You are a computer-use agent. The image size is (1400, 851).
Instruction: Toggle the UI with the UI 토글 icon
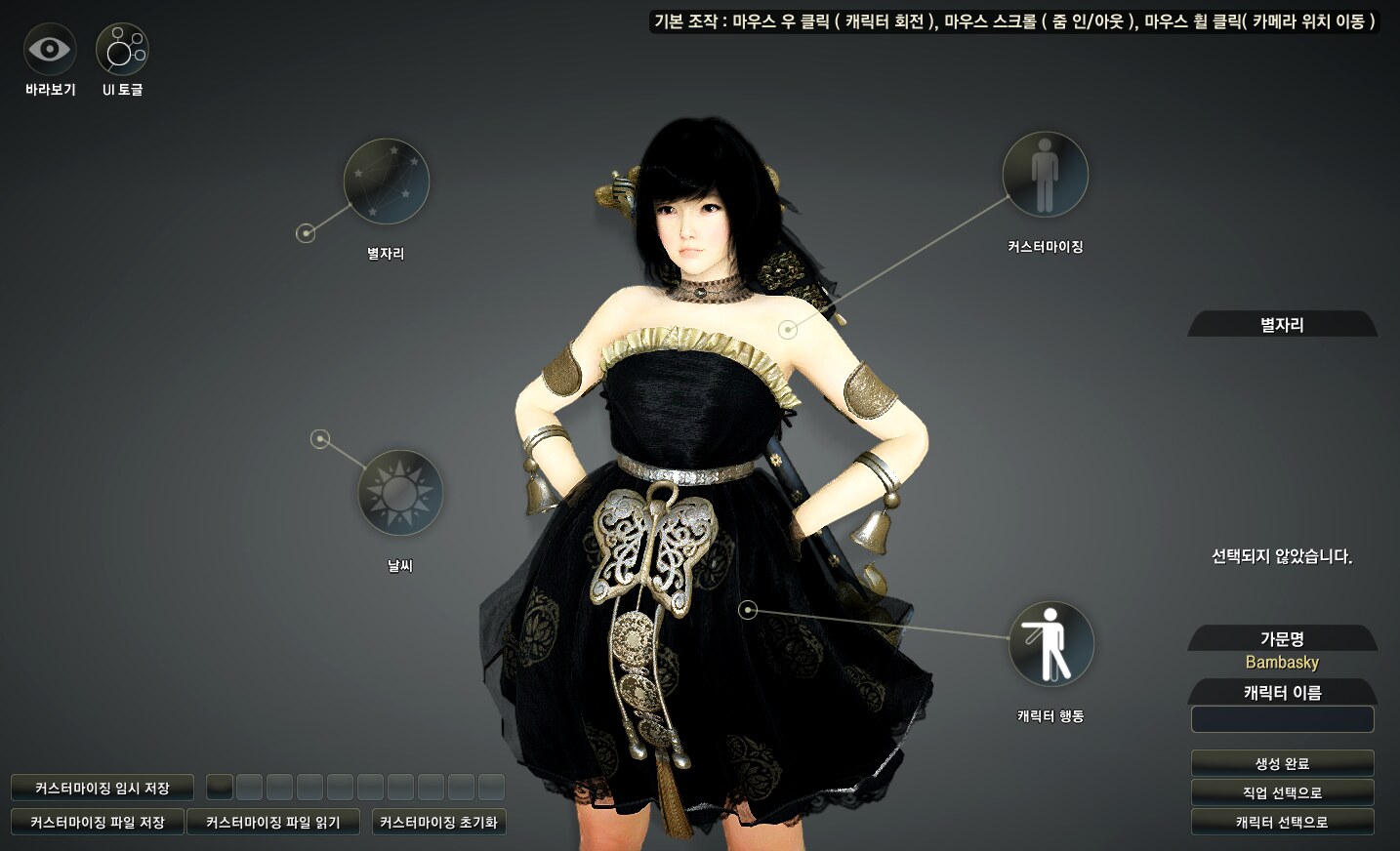(x=122, y=49)
